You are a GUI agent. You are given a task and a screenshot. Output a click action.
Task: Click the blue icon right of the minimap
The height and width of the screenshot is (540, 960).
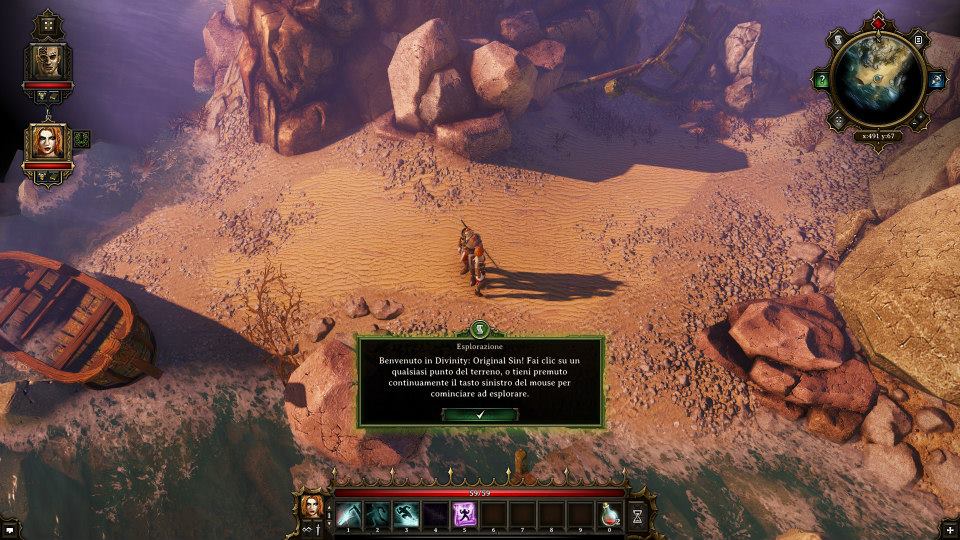(937, 80)
